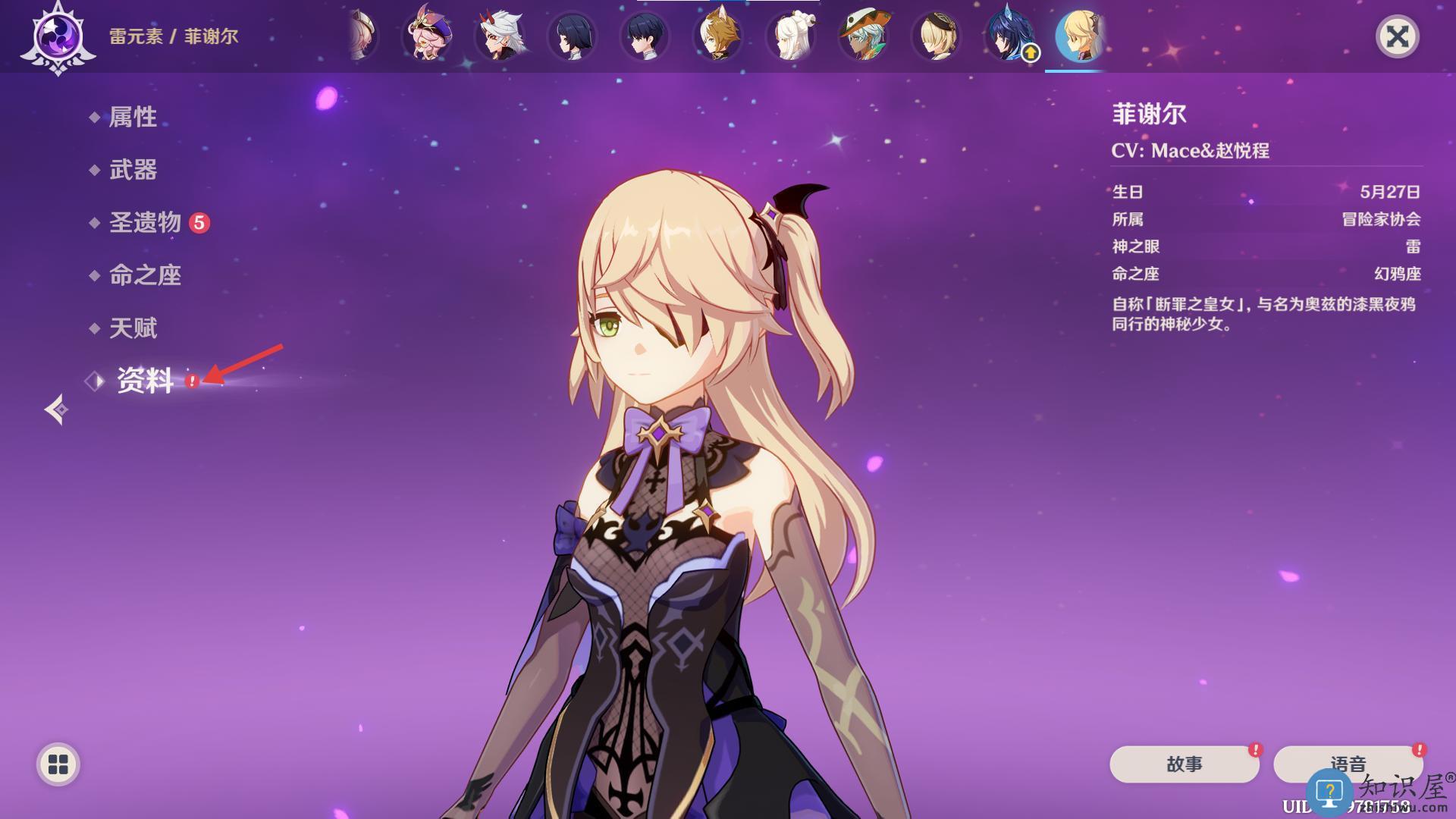Show the 命之座 constellation page
Image resolution: width=1456 pixels, height=819 pixels.
(x=145, y=275)
